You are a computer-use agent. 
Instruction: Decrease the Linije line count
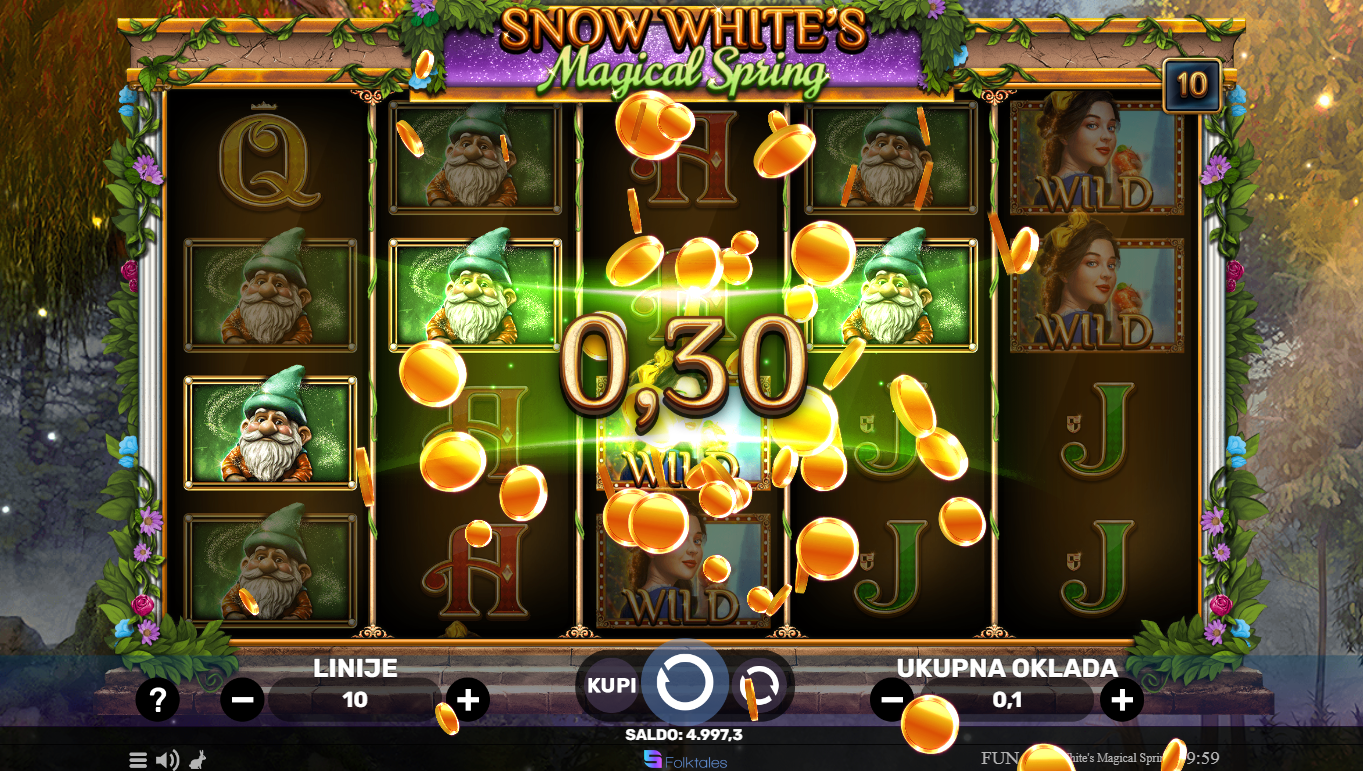click(x=242, y=700)
